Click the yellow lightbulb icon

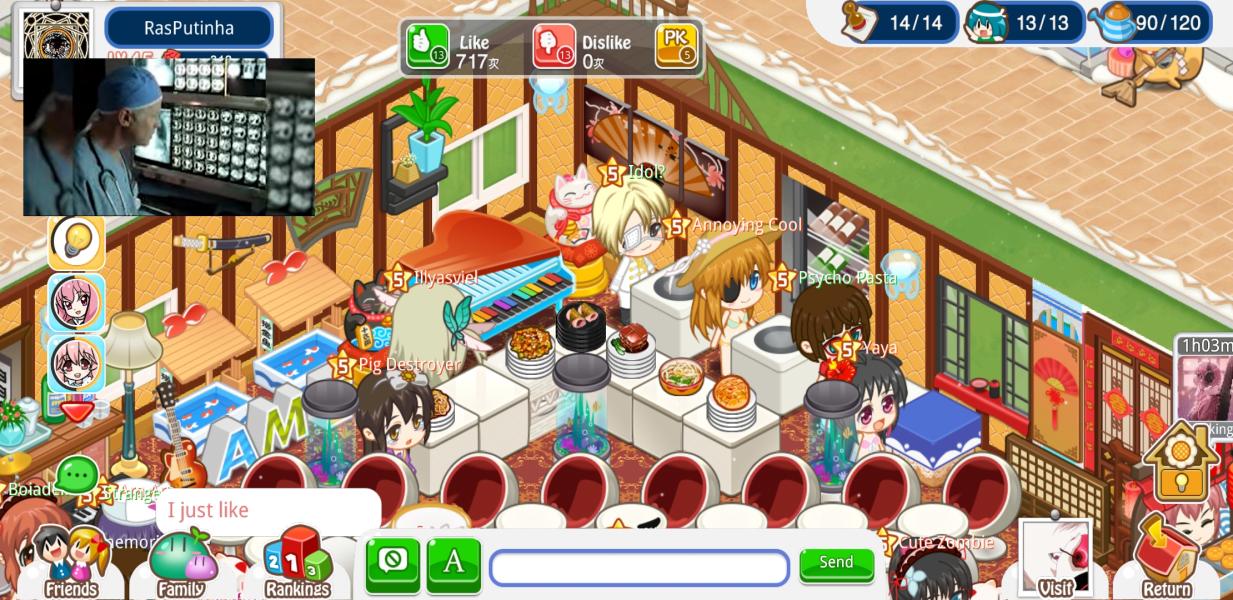tap(76, 241)
